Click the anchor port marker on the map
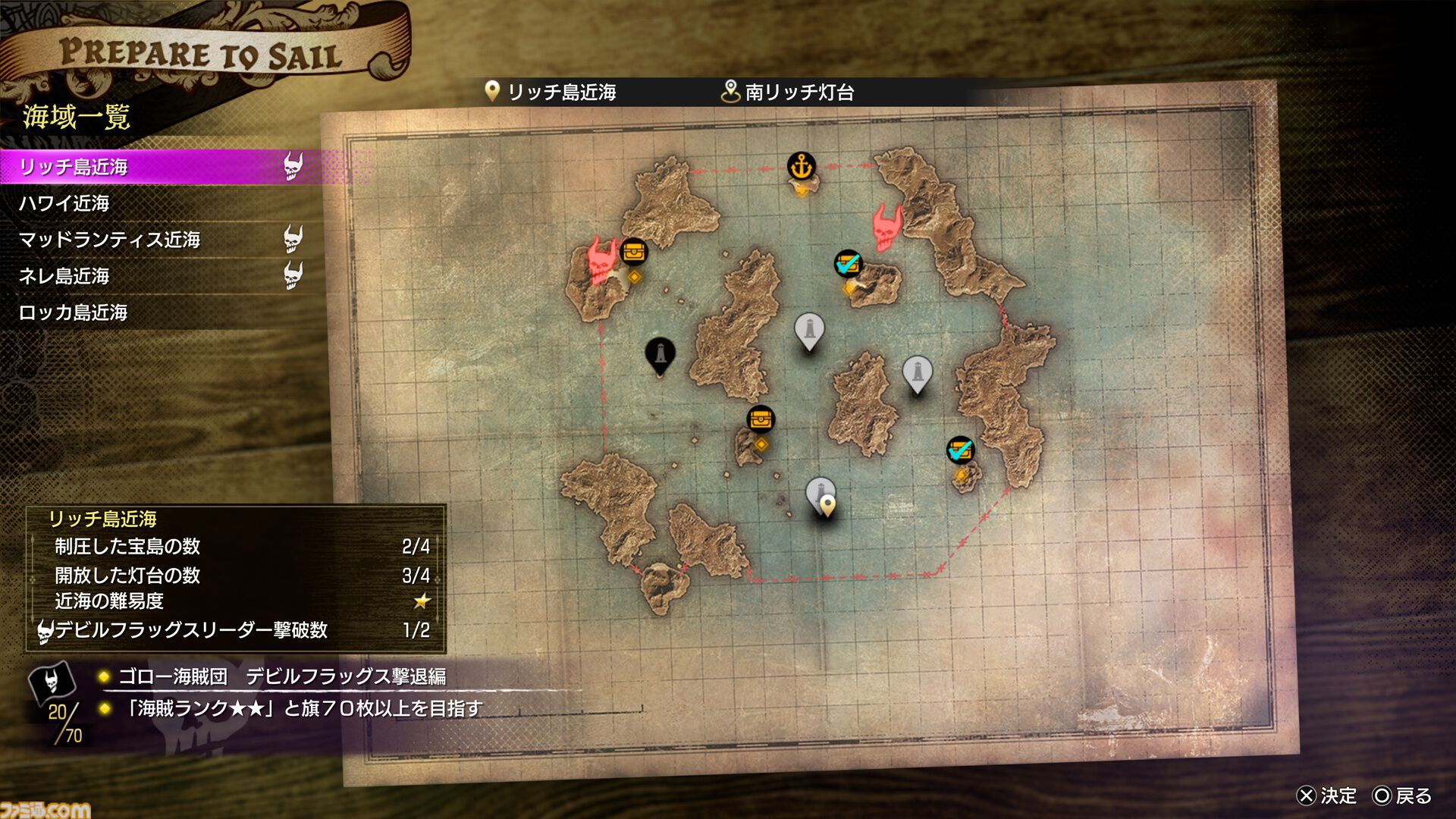The width and height of the screenshot is (1456, 819). (x=801, y=165)
